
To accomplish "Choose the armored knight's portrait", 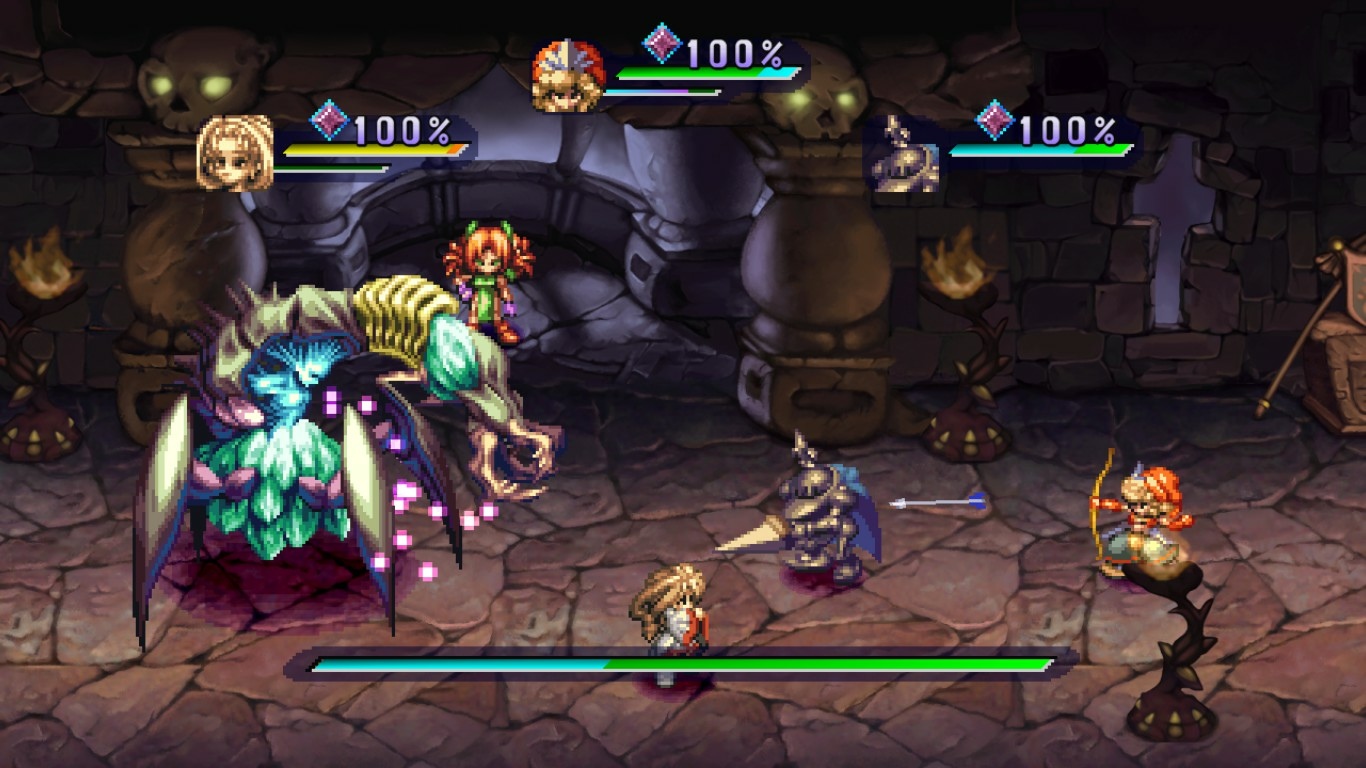I will pyautogui.click(x=902, y=153).
